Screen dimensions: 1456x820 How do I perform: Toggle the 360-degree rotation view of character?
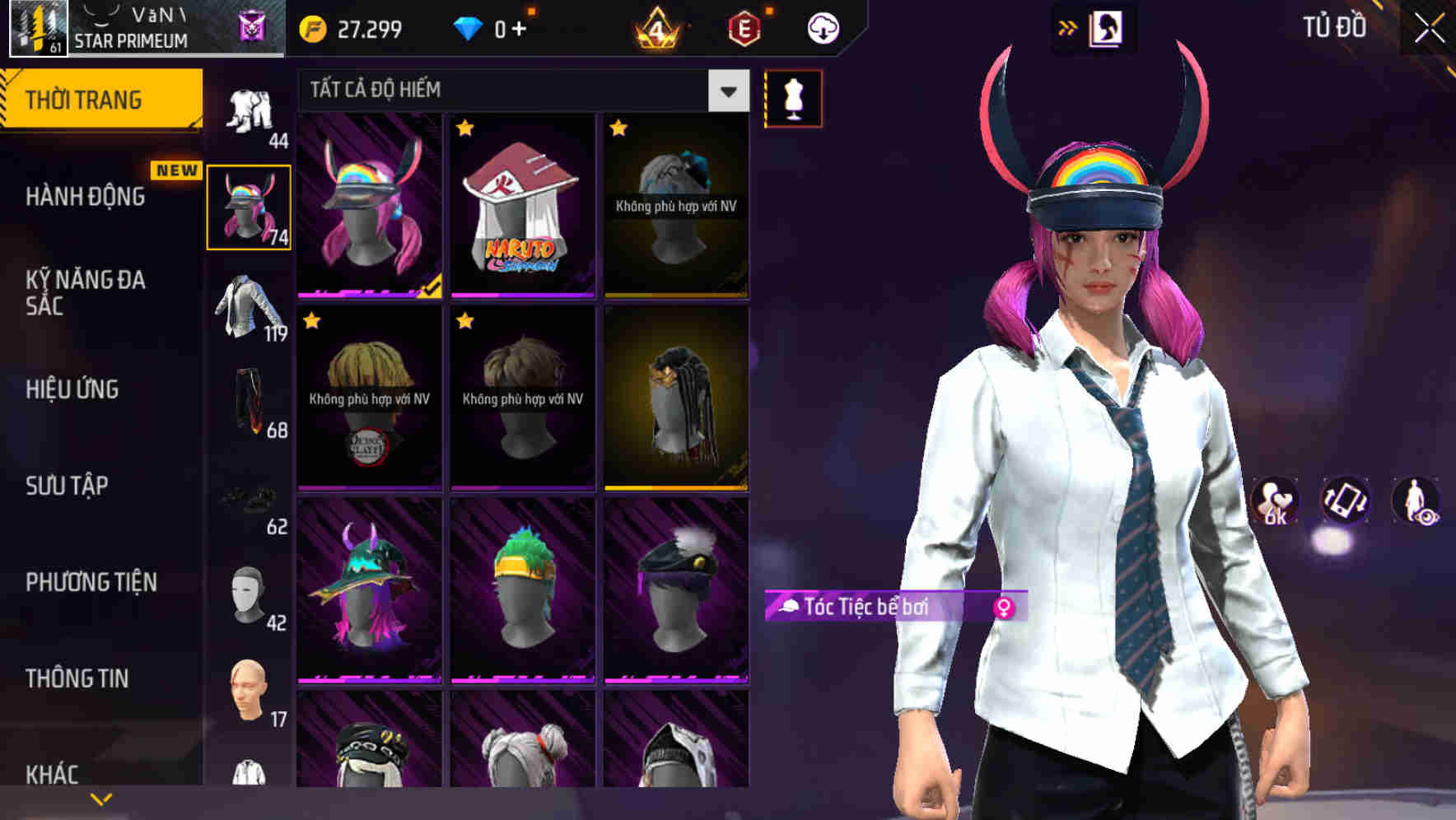[1344, 502]
